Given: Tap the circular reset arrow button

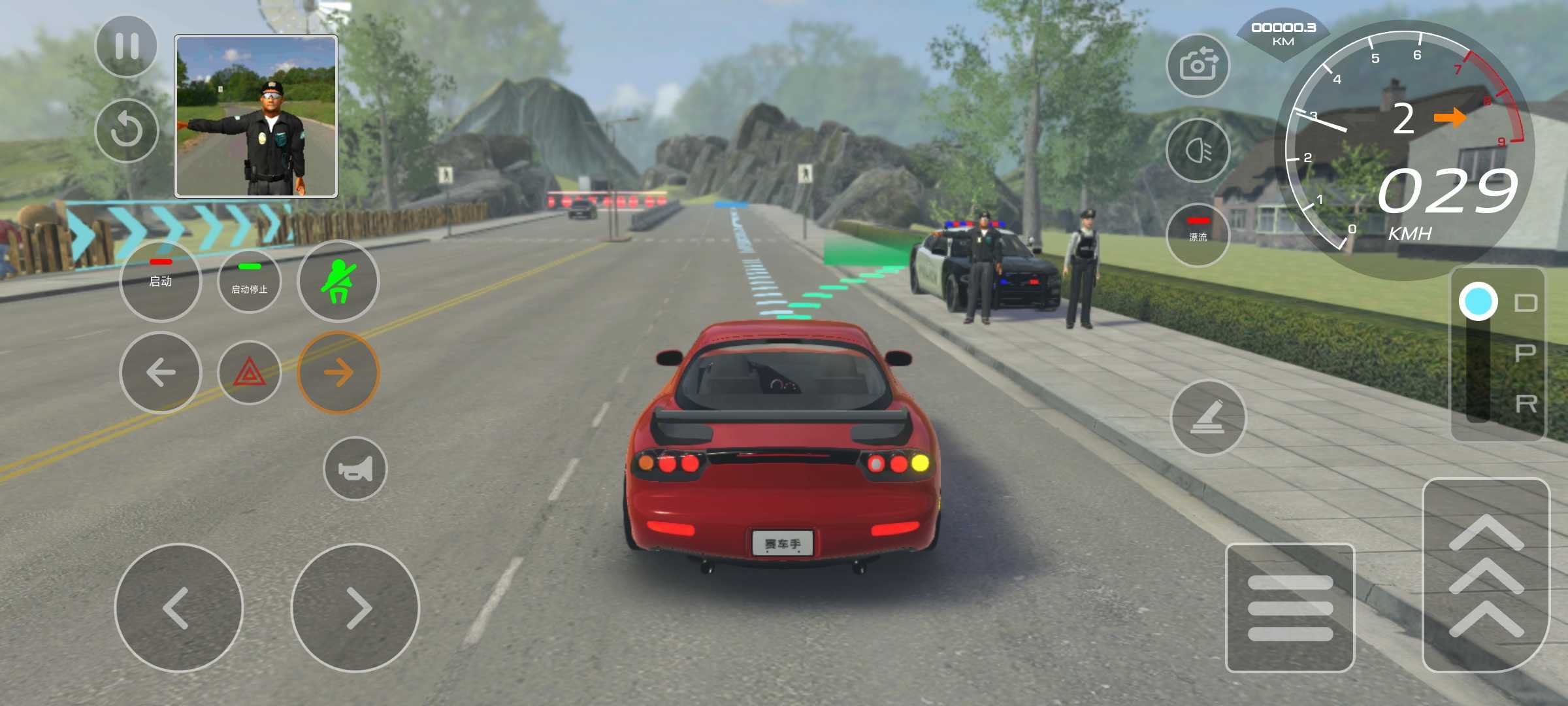Looking at the screenshot, I should (x=126, y=130).
